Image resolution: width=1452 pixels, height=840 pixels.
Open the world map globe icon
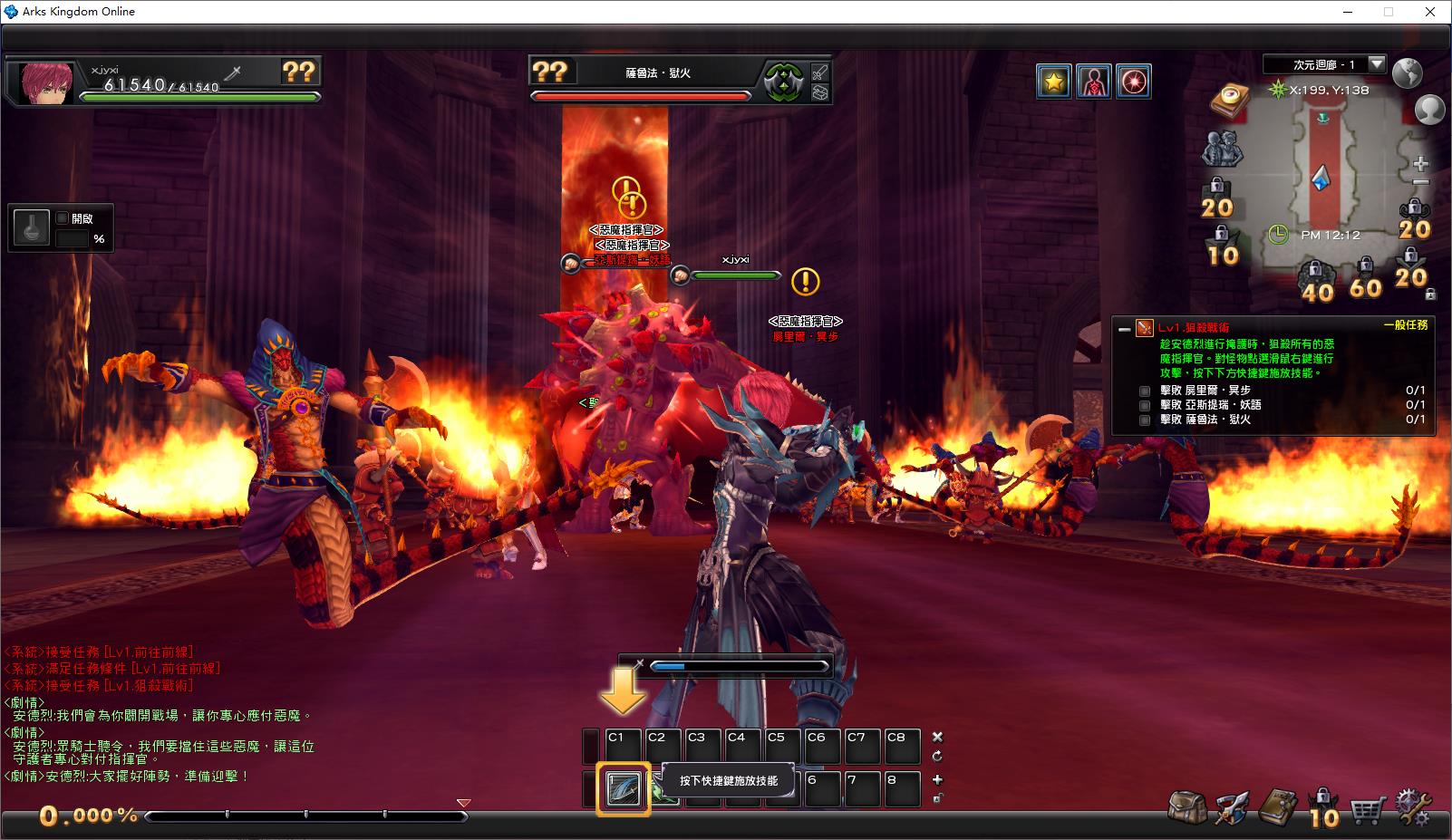tap(1407, 72)
